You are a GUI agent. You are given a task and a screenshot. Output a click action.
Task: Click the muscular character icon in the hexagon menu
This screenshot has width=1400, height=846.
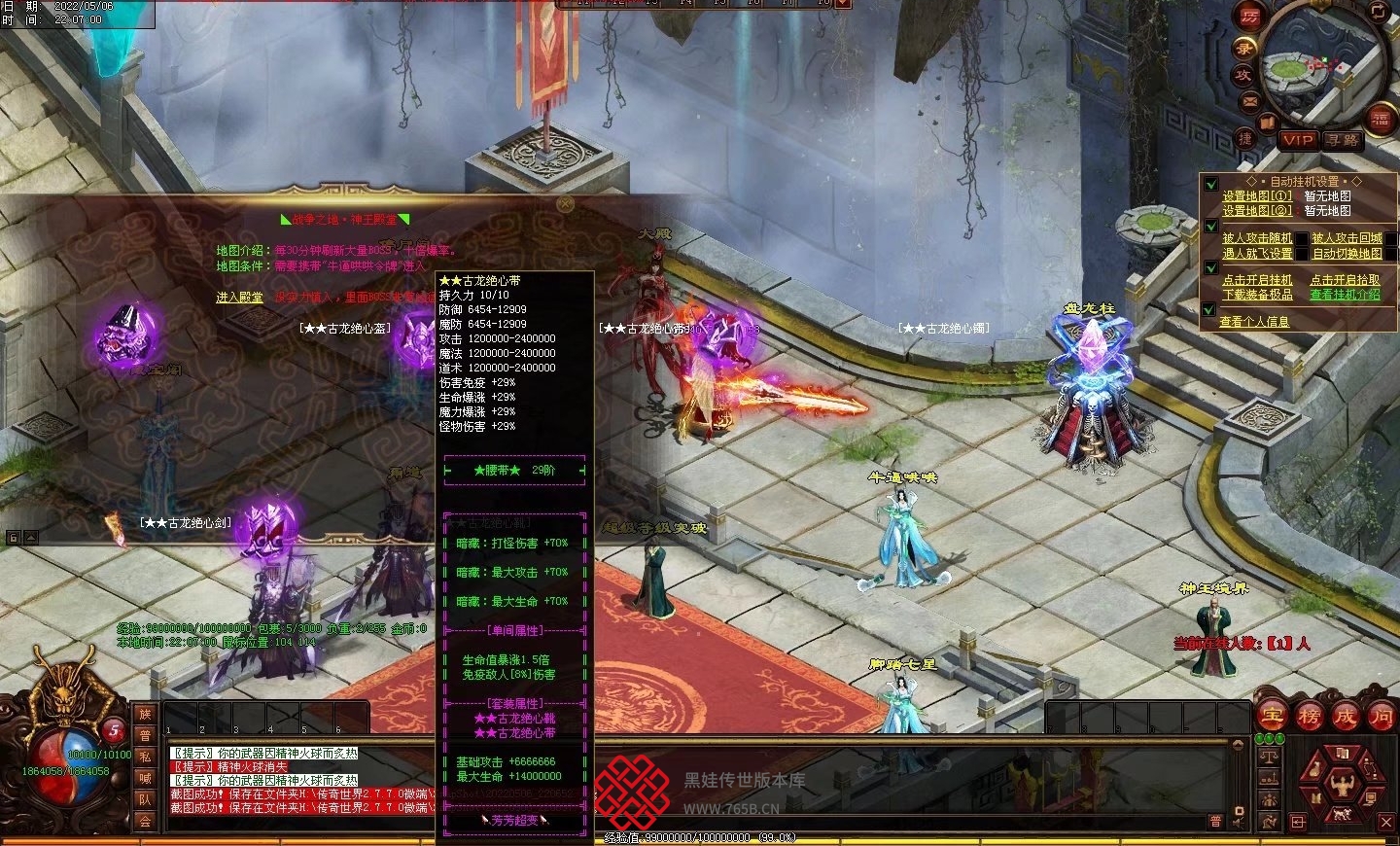point(1343,784)
